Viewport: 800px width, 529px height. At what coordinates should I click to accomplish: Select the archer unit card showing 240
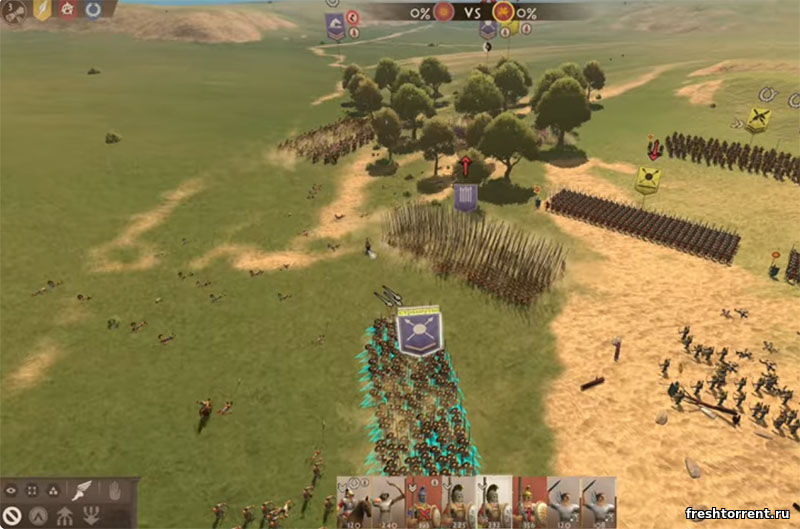tap(385, 502)
